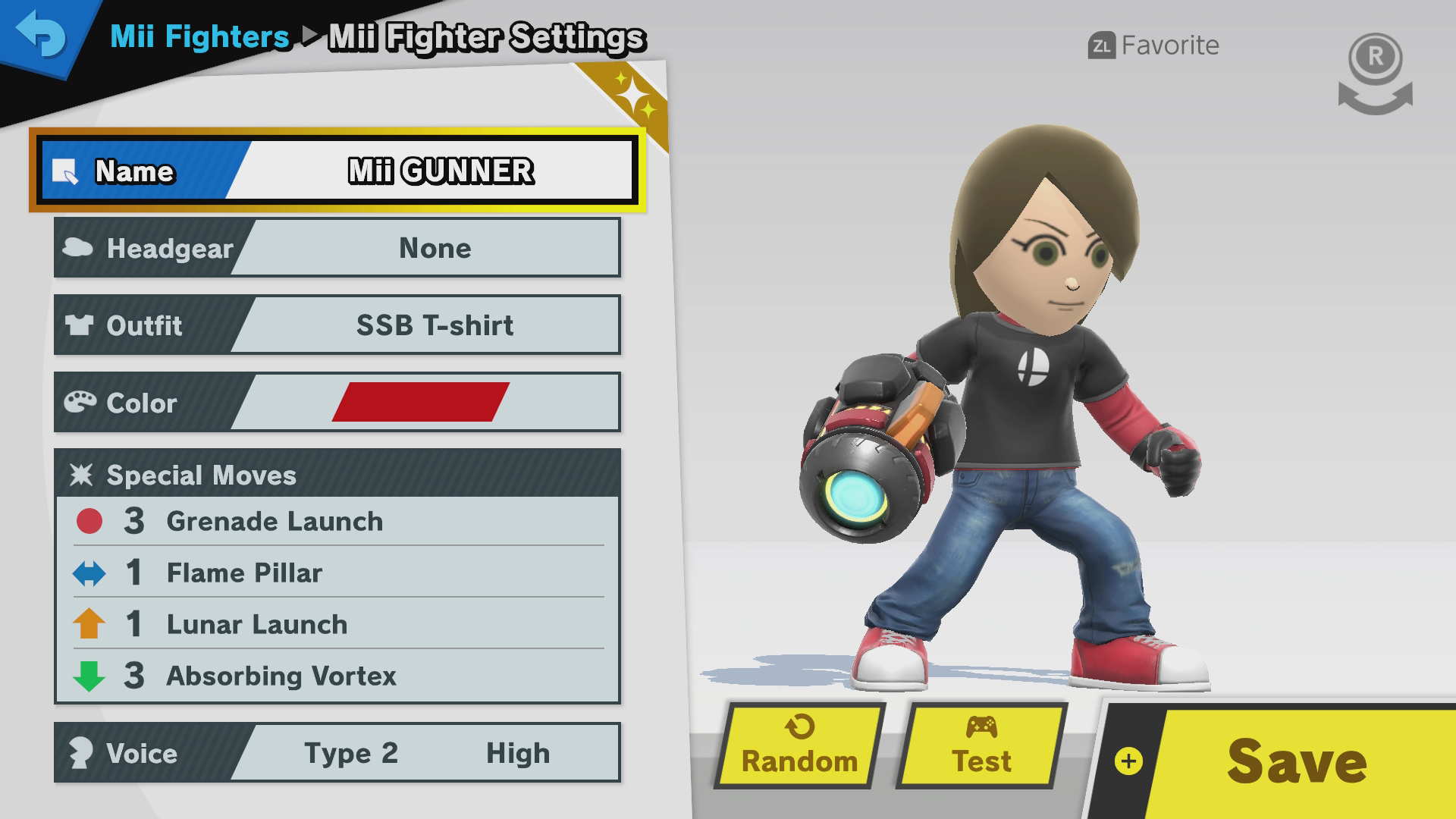Select the Mii Fighter Settings header
The height and width of the screenshot is (819, 1456).
tap(487, 36)
